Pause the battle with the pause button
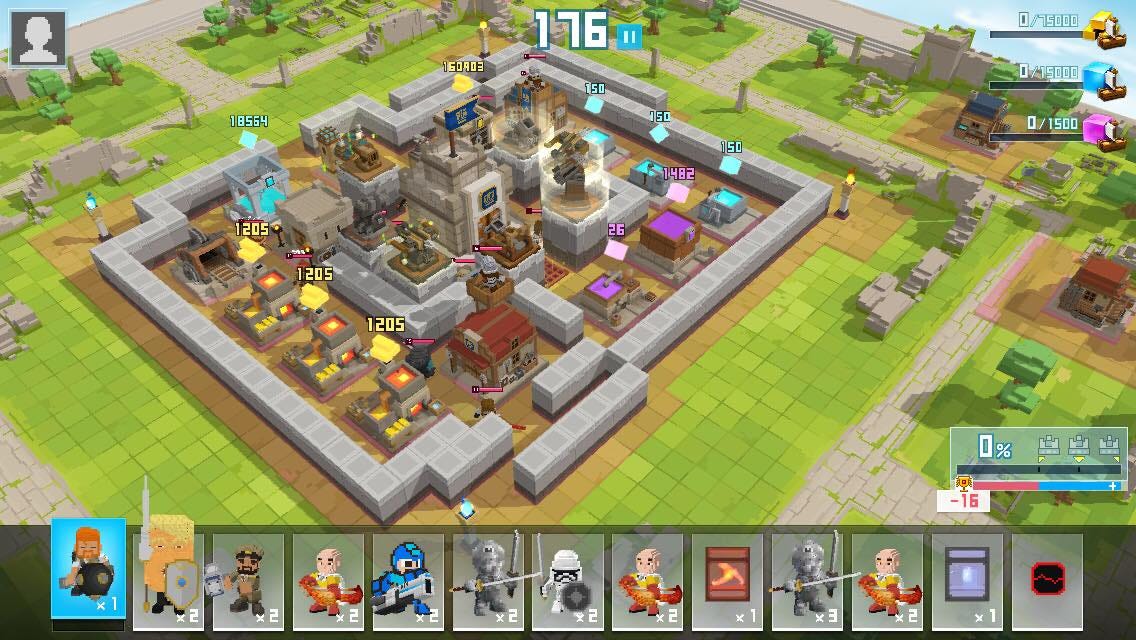 click(629, 37)
